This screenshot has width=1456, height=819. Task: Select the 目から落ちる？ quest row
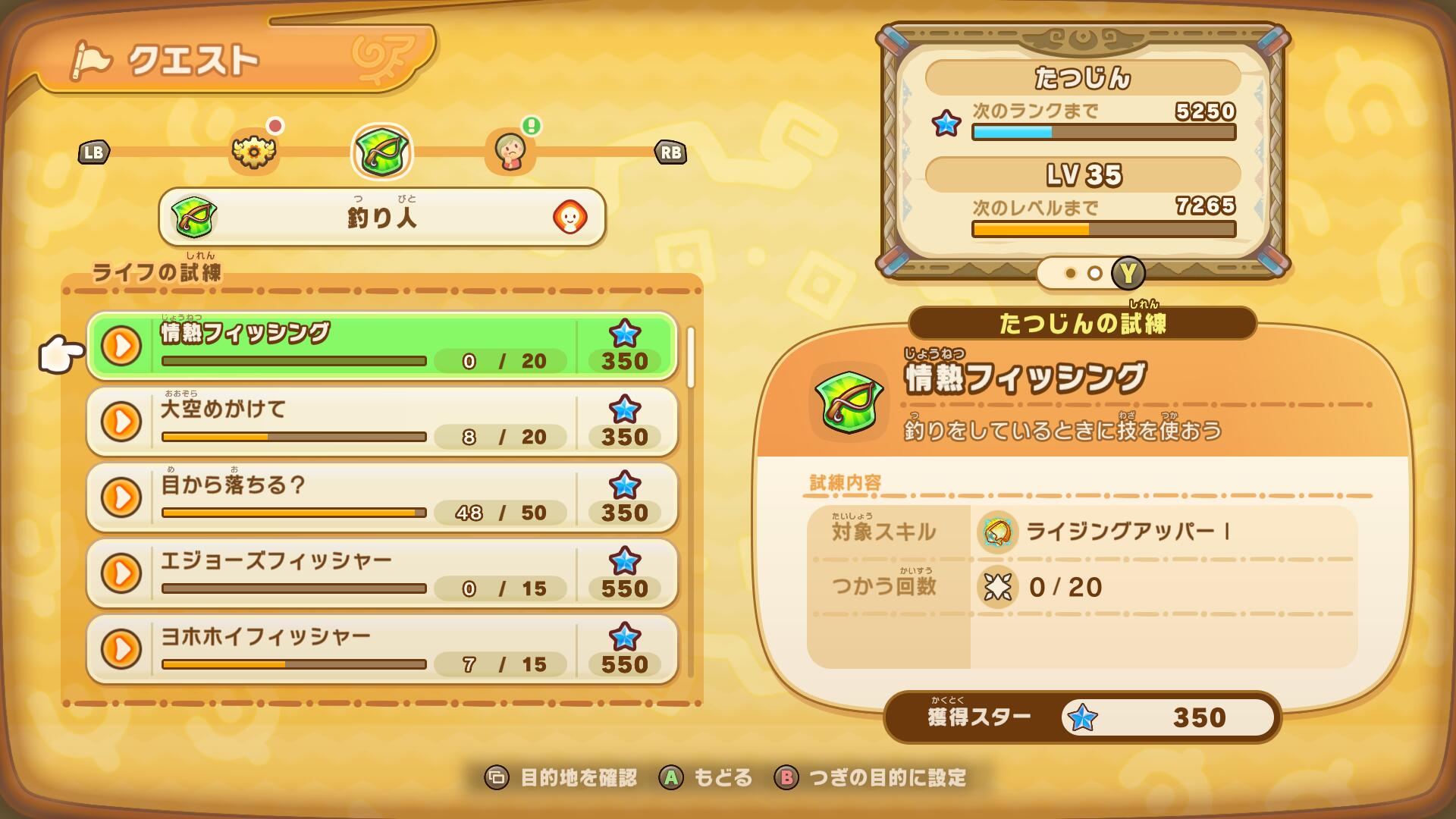(x=381, y=497)
